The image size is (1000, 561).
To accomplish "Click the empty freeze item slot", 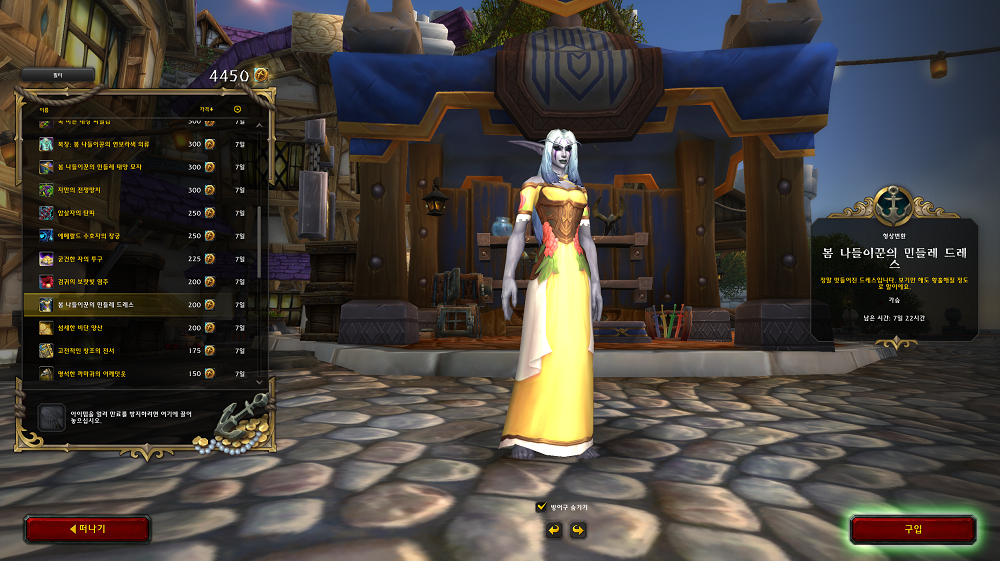I will [52, 418].
